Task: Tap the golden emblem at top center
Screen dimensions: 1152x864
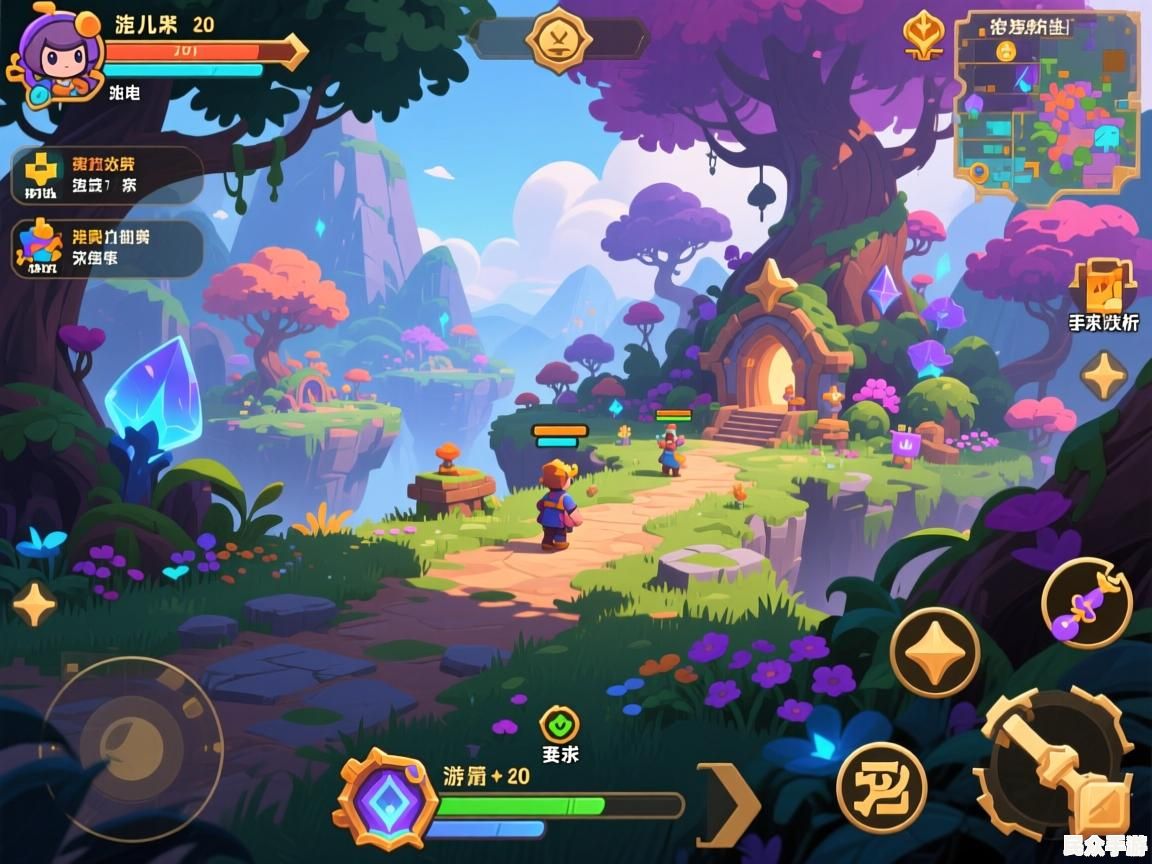Action: click(559, 40)
